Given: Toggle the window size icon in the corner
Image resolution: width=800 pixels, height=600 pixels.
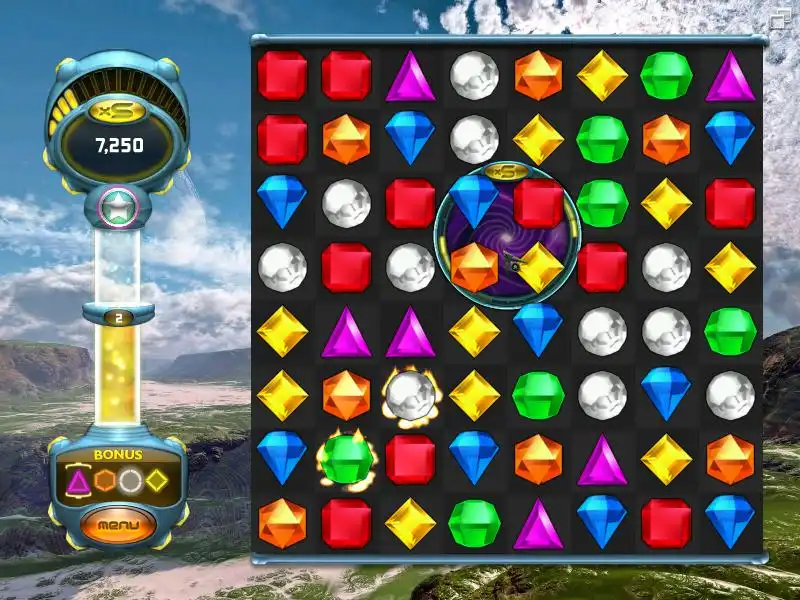Looking at the screenshot, I should [x=780, y=17].
